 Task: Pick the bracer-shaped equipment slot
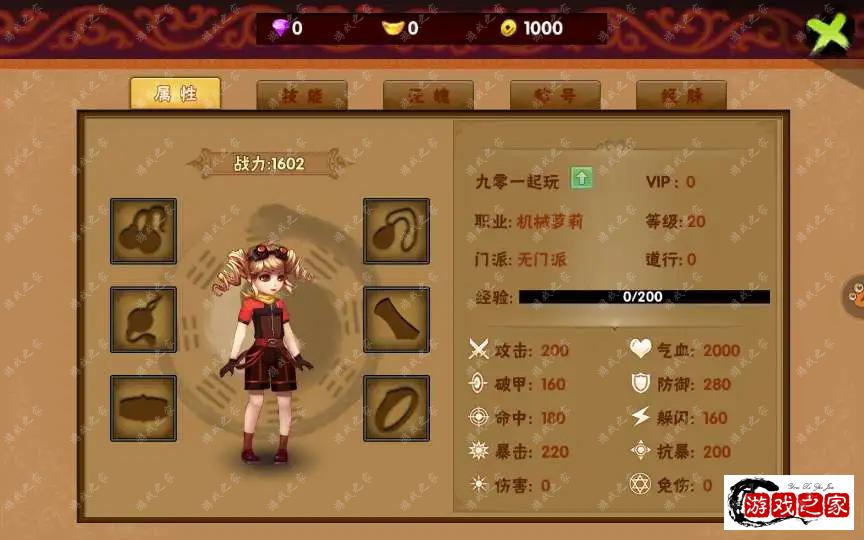pyautogui.click(x=396, y=319)
